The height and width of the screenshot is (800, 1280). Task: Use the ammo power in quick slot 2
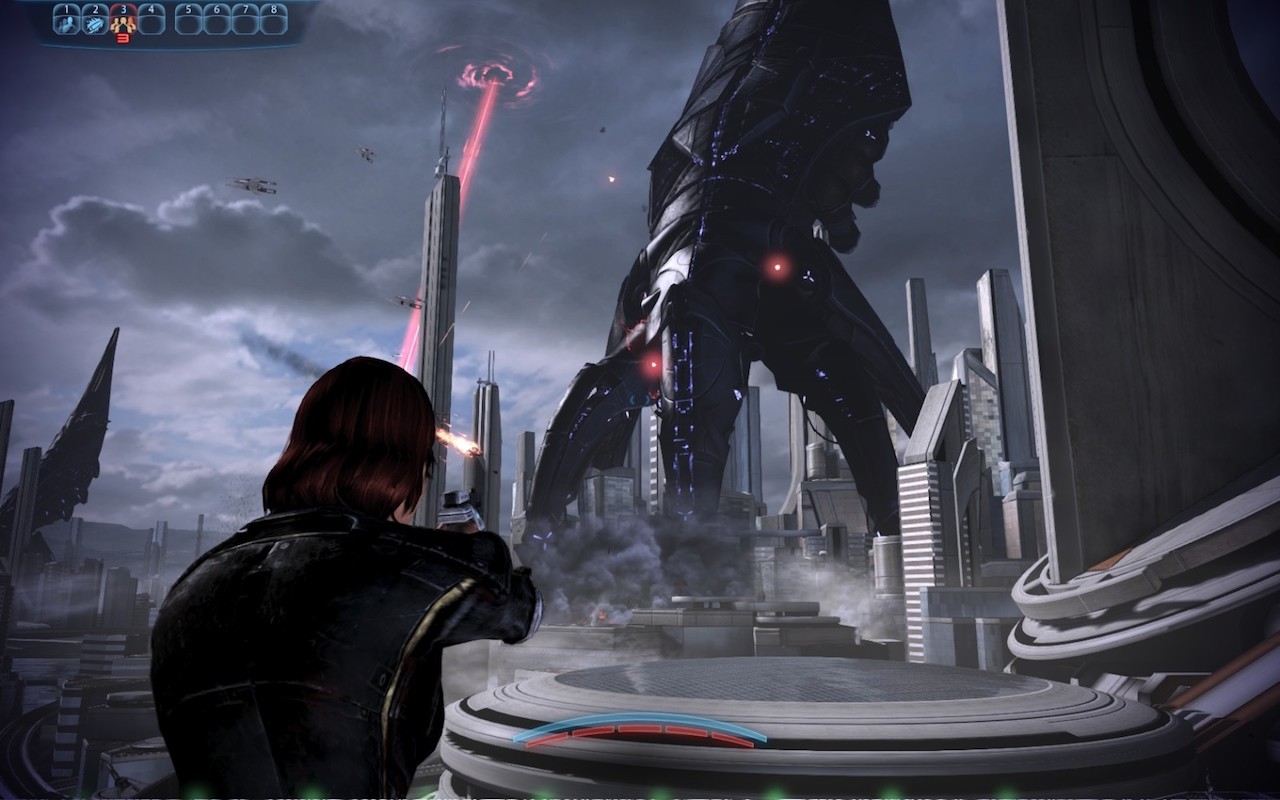(x=94, y=20)
